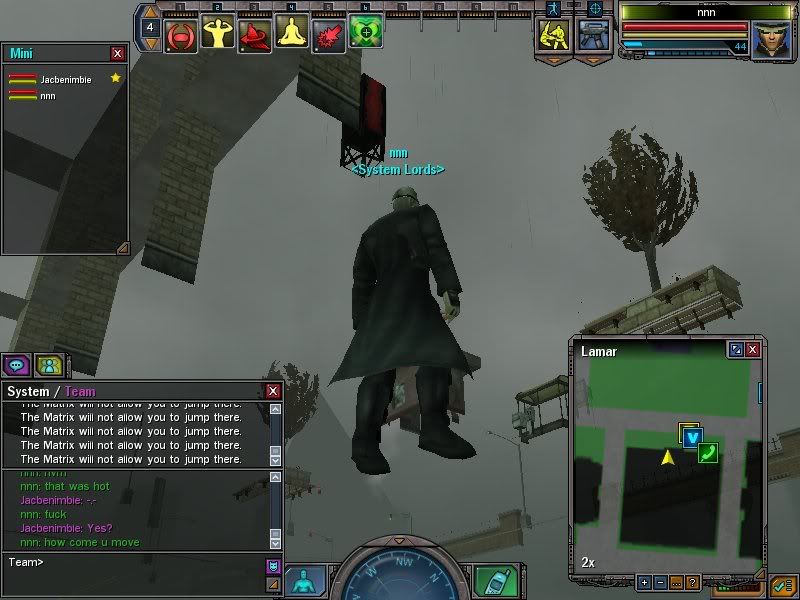Screen dimensions: 800x600
Task: Activate the red circle ability in slot 1
Action: (x=180, y=34)
